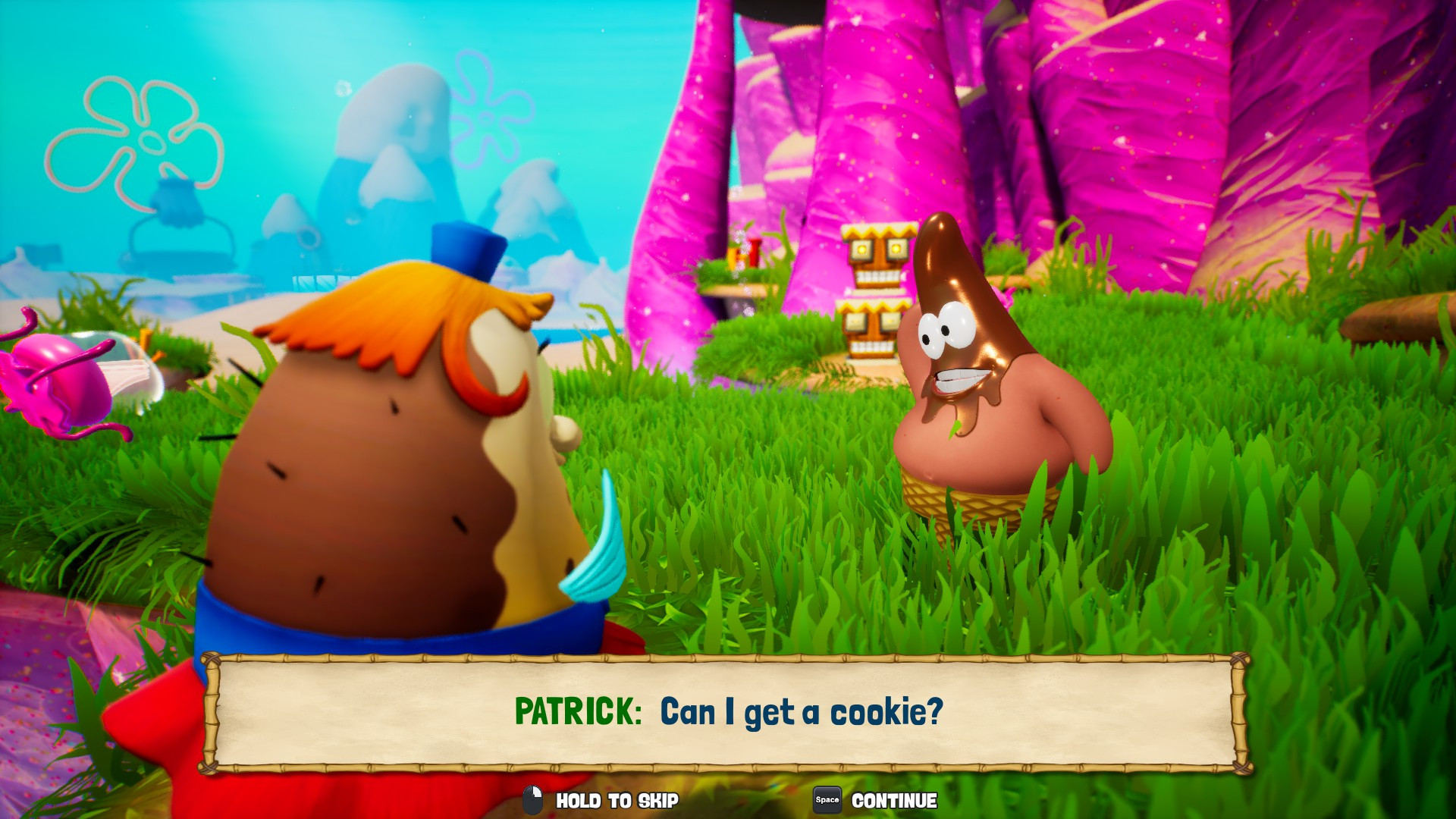Click the HOLD TO SKIP label

[617, 800]
